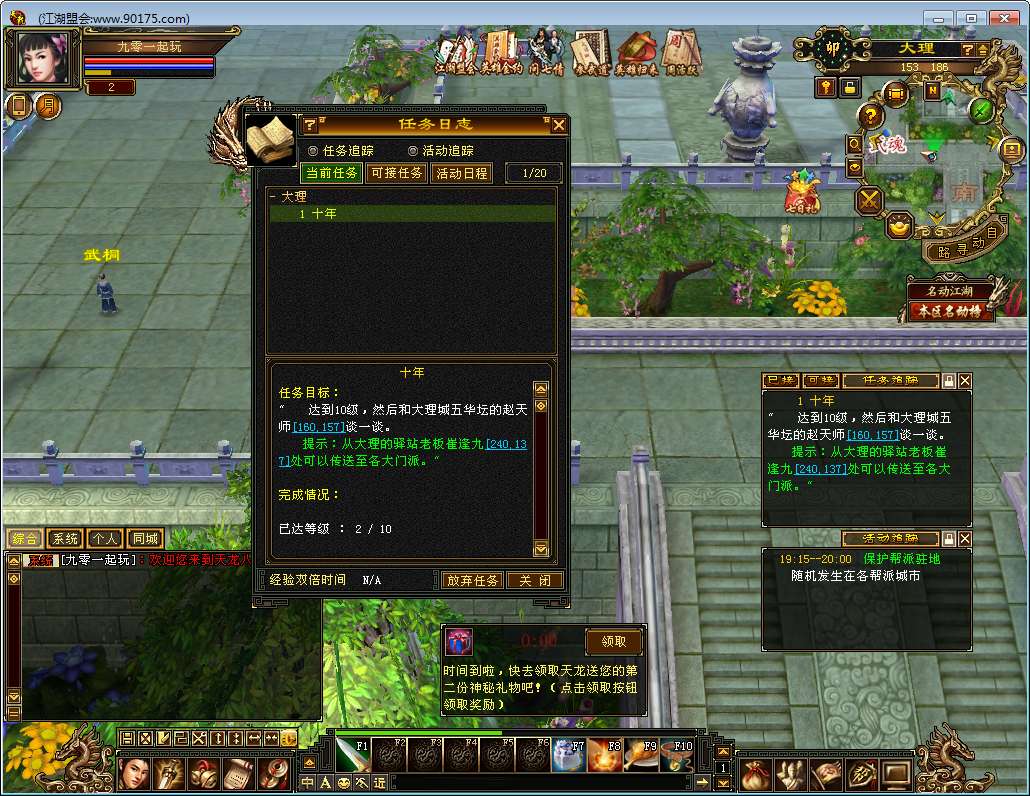The image size is (1030, 796).
Task: Open the 活动日程 tab
Action: [x=461, y=173]
